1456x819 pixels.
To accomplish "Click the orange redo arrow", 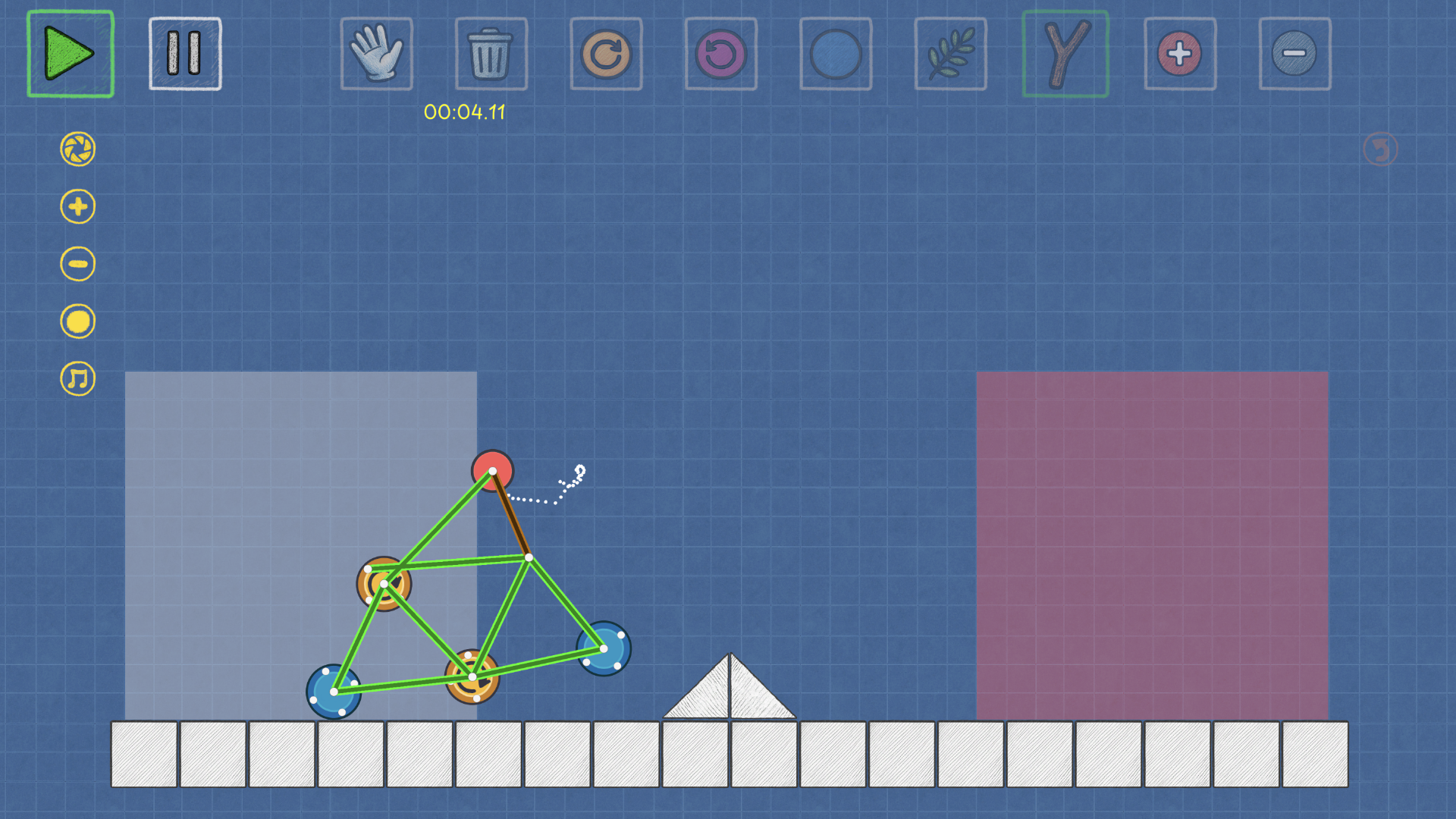I will pyautogui.click(x=606, y=53).
